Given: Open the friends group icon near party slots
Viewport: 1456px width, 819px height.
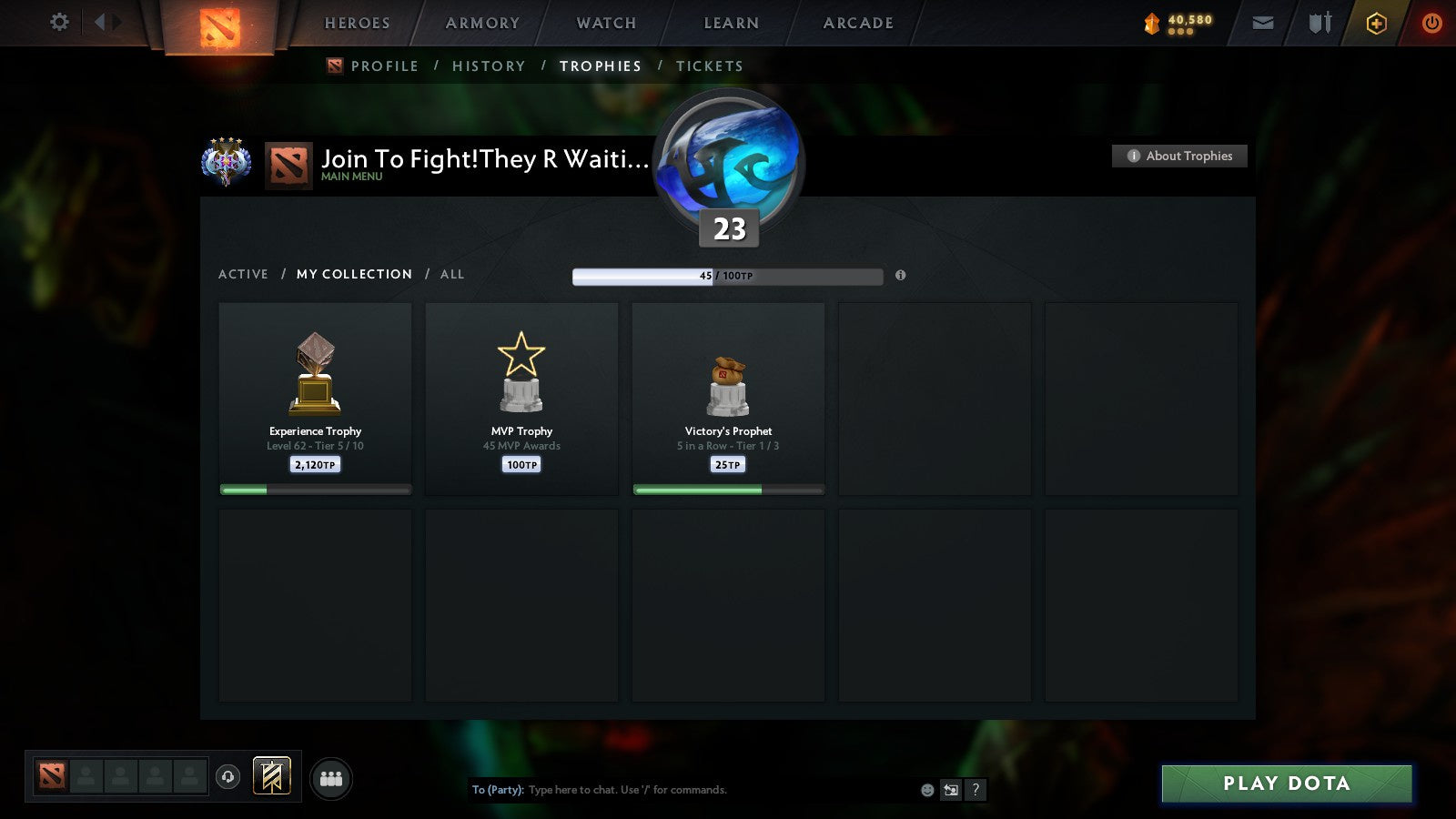Looking at the screenshot, I should pyautogui.click(x=332, y=779).
